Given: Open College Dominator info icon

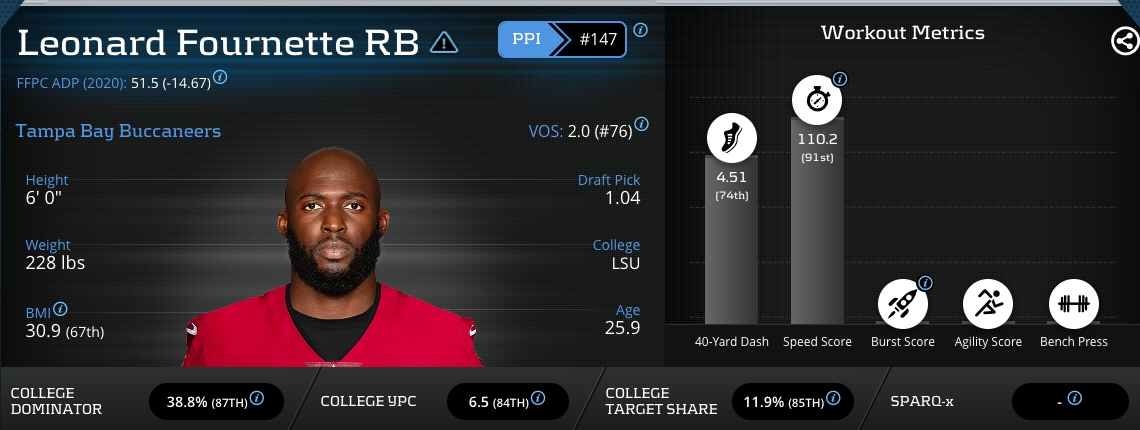Looking at the screenshot, I should [x=257, y=398].
